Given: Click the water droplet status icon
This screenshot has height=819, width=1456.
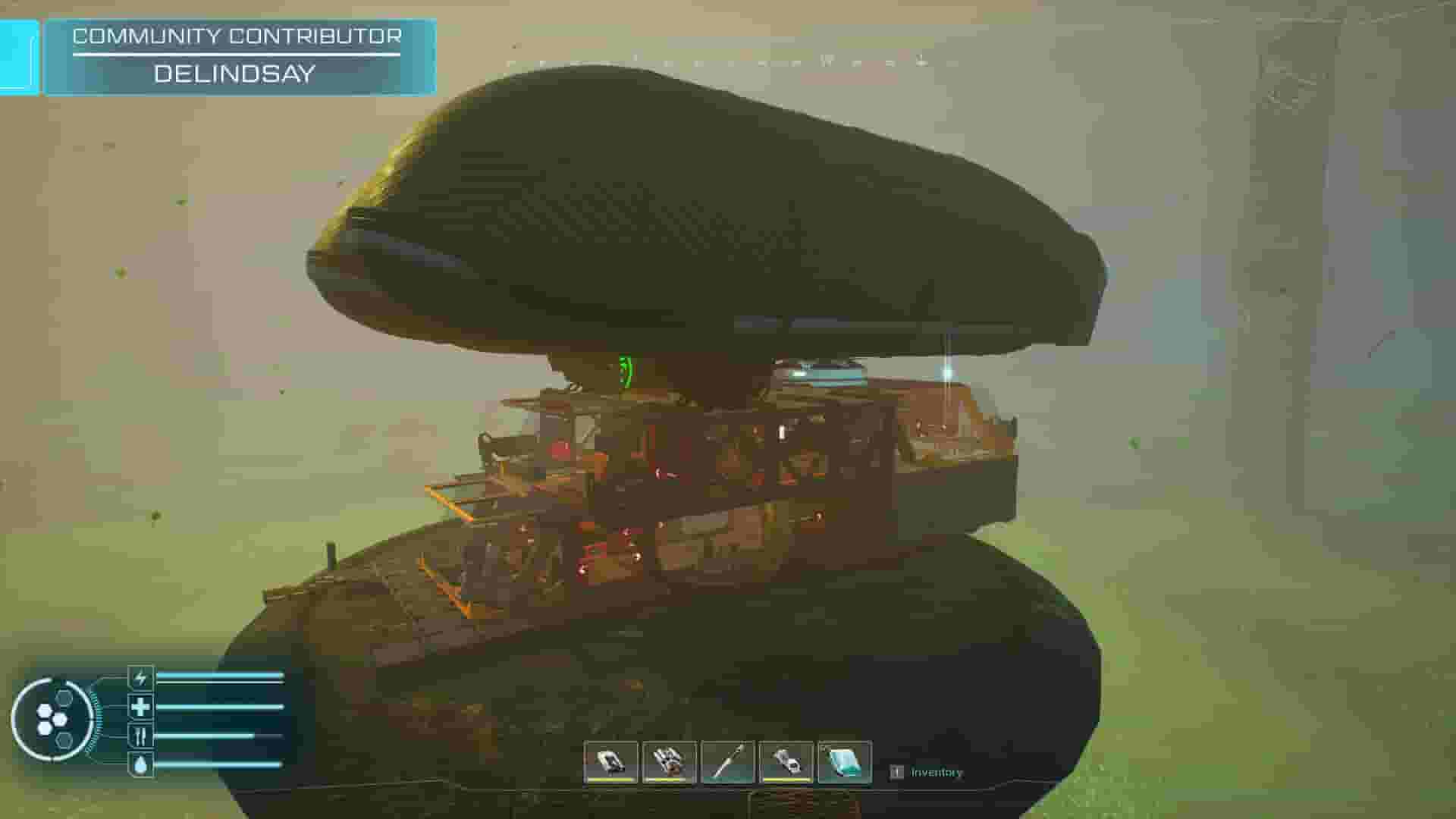Looking at the screenshot, I should click(141, 764).
